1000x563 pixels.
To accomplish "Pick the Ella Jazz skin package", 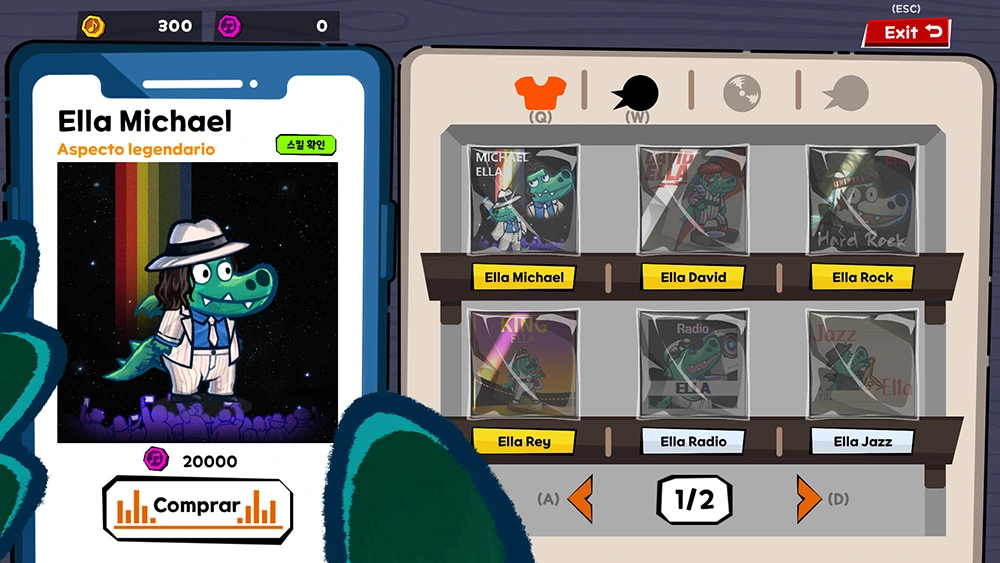I will [x=862, y=364].
